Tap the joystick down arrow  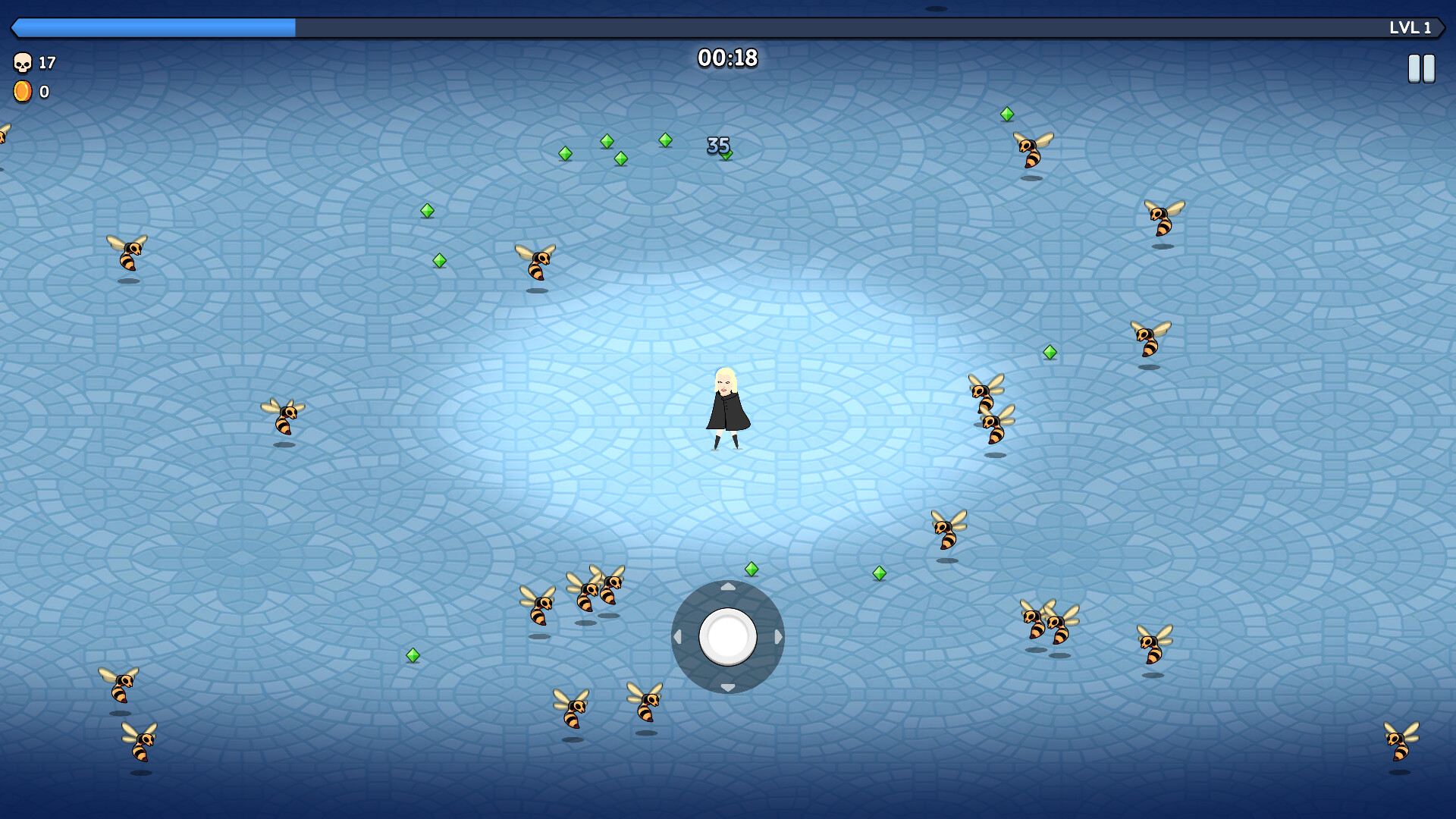[729, 689]
